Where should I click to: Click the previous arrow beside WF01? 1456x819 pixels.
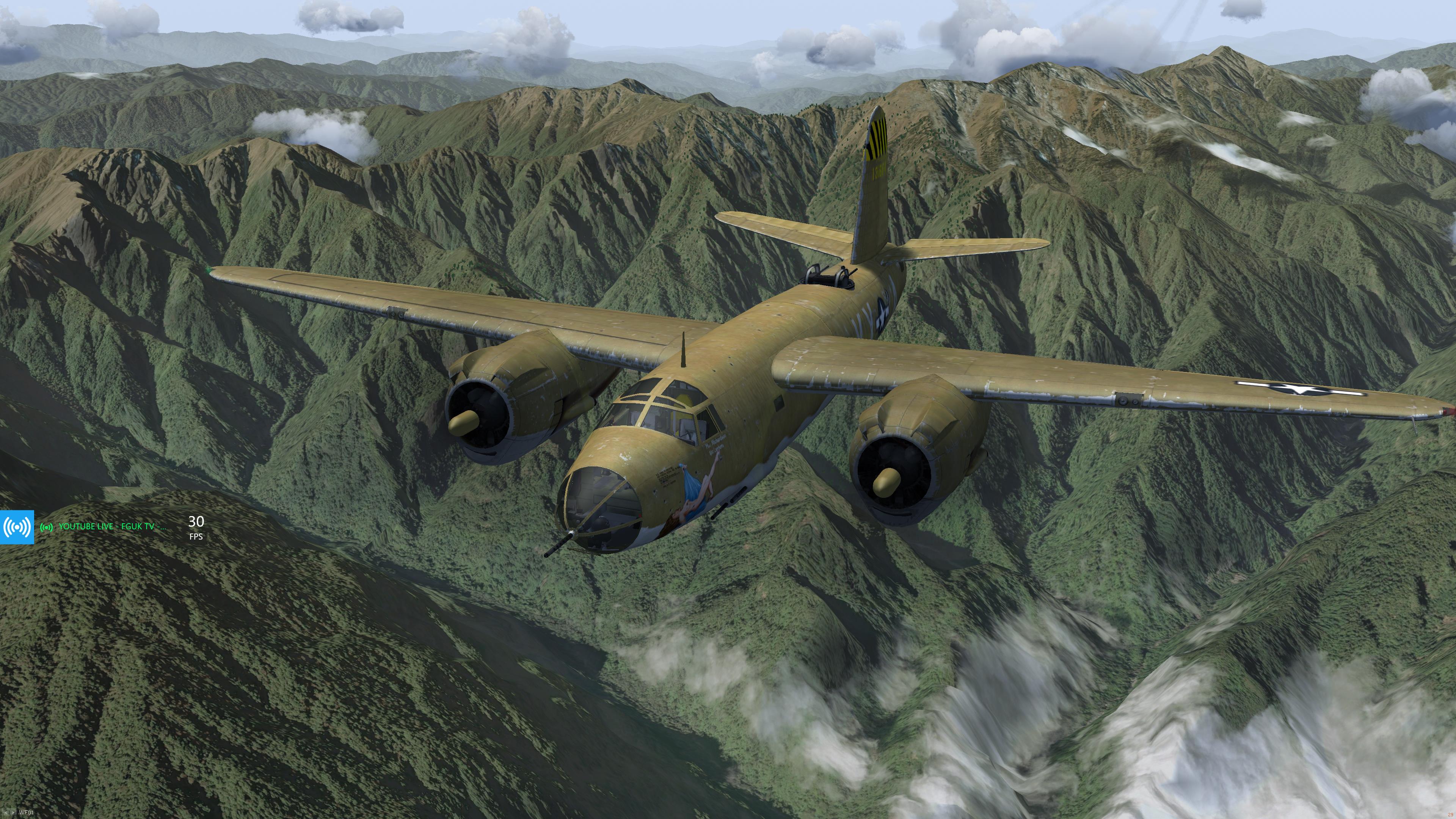(x=5, y=813)
